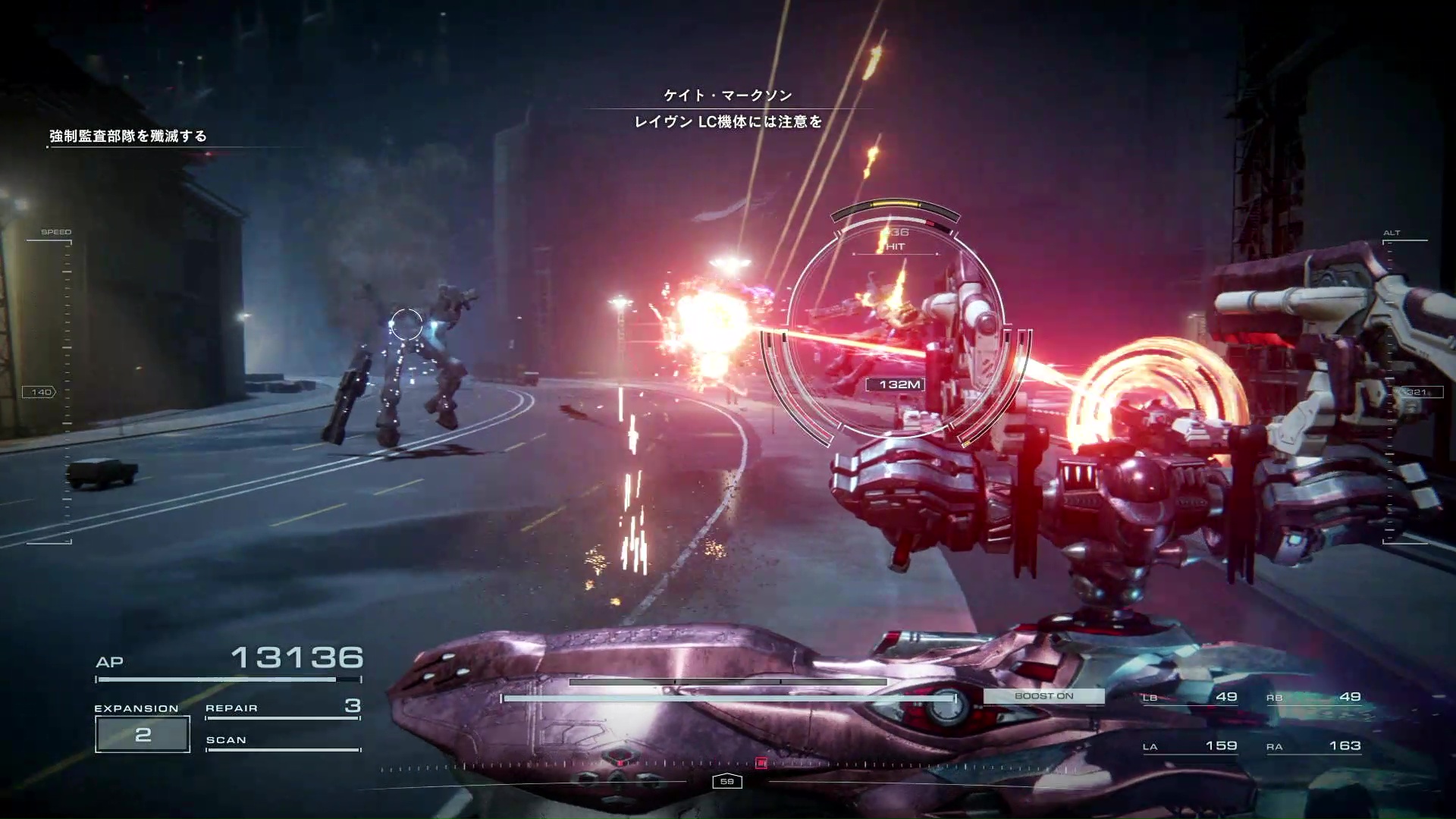Activate the EXPANSION slot box
Image resolution: width=1456 pixels, height=819 pixels.
click(143, 734)
